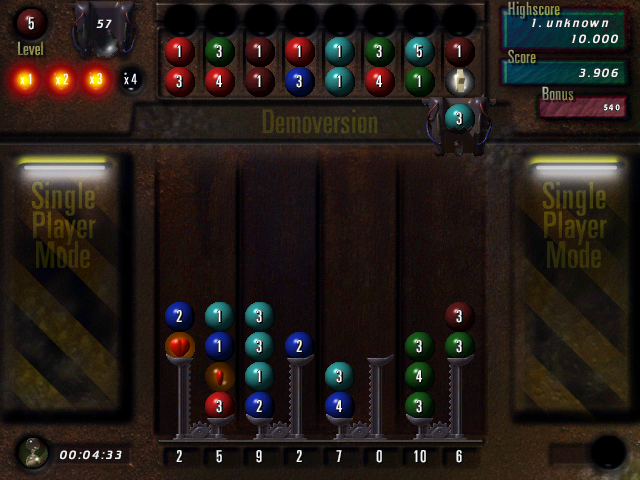The width and height of the screenshot is (640, 480).
Task: Select the orange exclamation mark ball
Action: (x=219, y=376)
